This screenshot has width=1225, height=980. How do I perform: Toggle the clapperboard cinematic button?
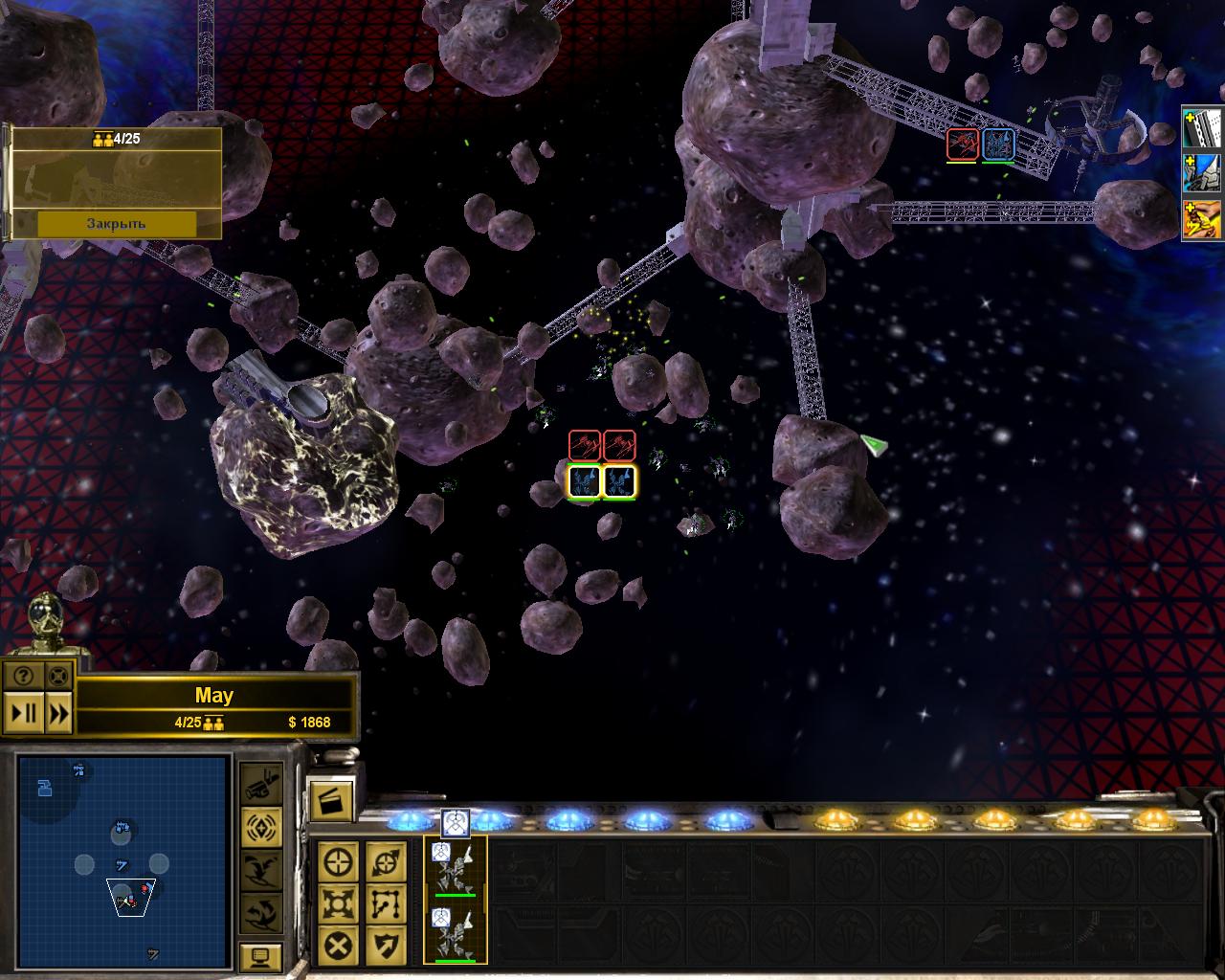point(331,800)
